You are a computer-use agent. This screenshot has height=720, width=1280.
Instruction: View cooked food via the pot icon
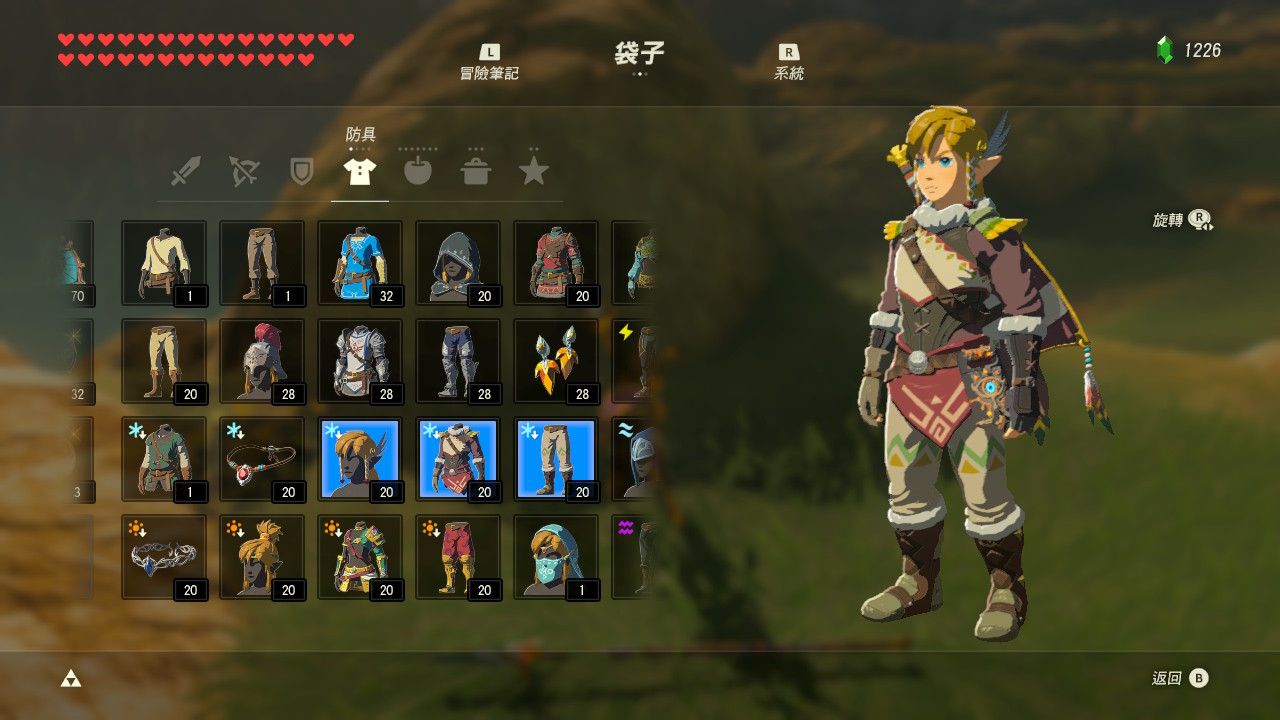(x=475, y=170)
